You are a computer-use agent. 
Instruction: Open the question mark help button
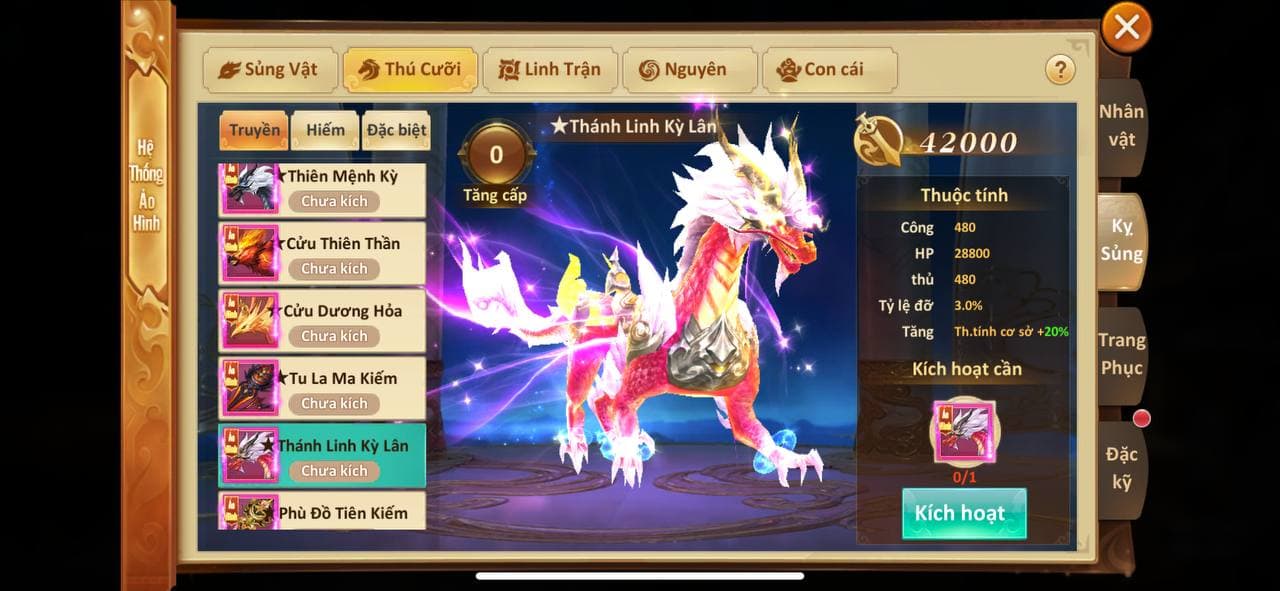[x=1059, y=70]
